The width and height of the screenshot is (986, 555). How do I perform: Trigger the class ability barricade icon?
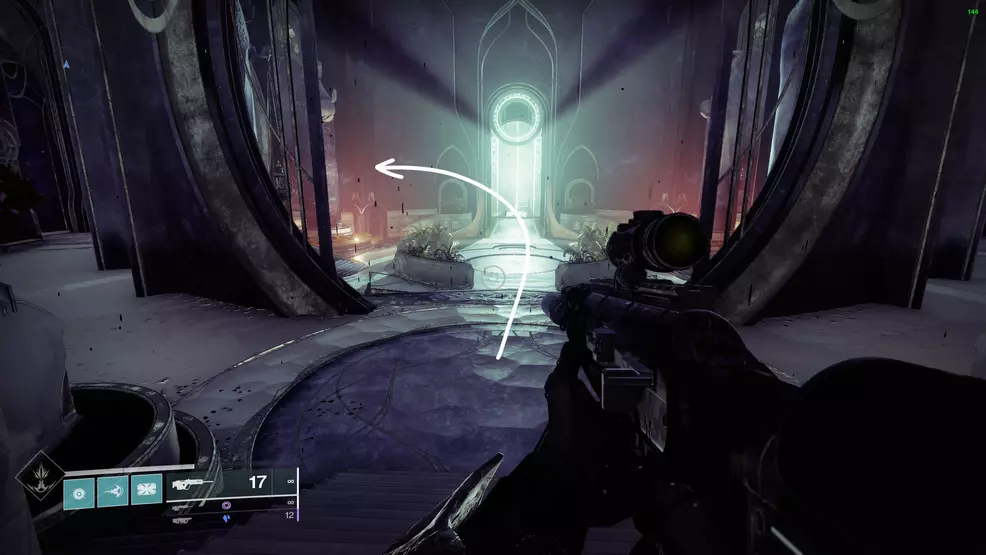[x=145, y=491]
